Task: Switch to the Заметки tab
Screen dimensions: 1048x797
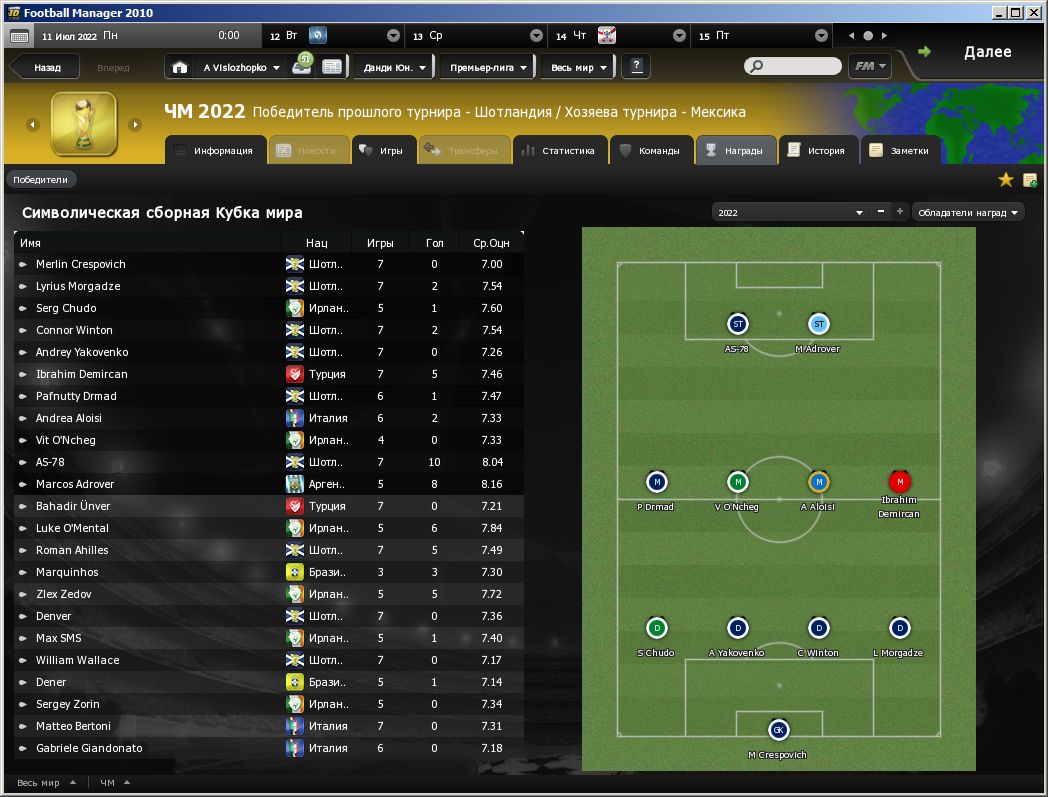Action: 900,151
